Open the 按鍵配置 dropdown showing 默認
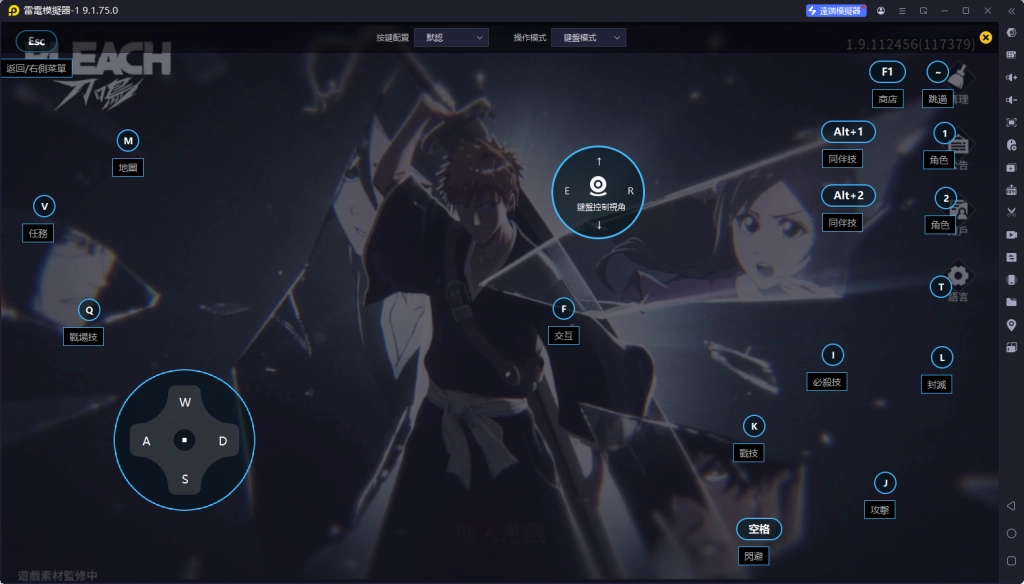This screenshot has height=584, width=1024. pyautogui.click(x=451, y=37)
